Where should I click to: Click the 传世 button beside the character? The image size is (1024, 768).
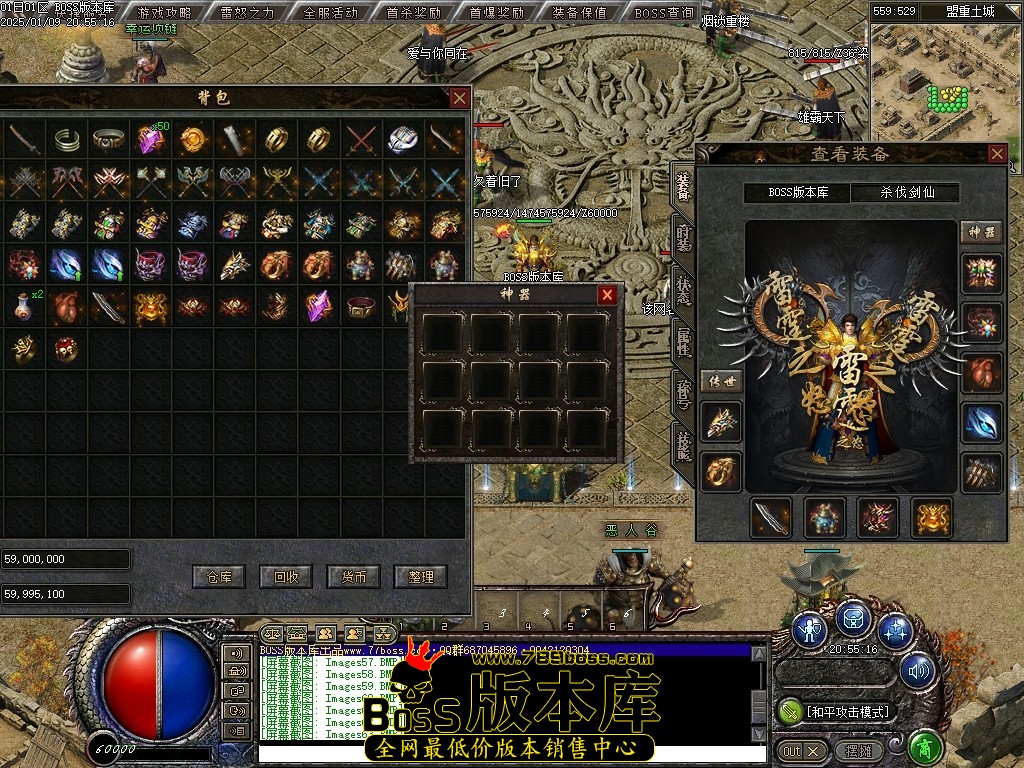(x=721, y=381)
